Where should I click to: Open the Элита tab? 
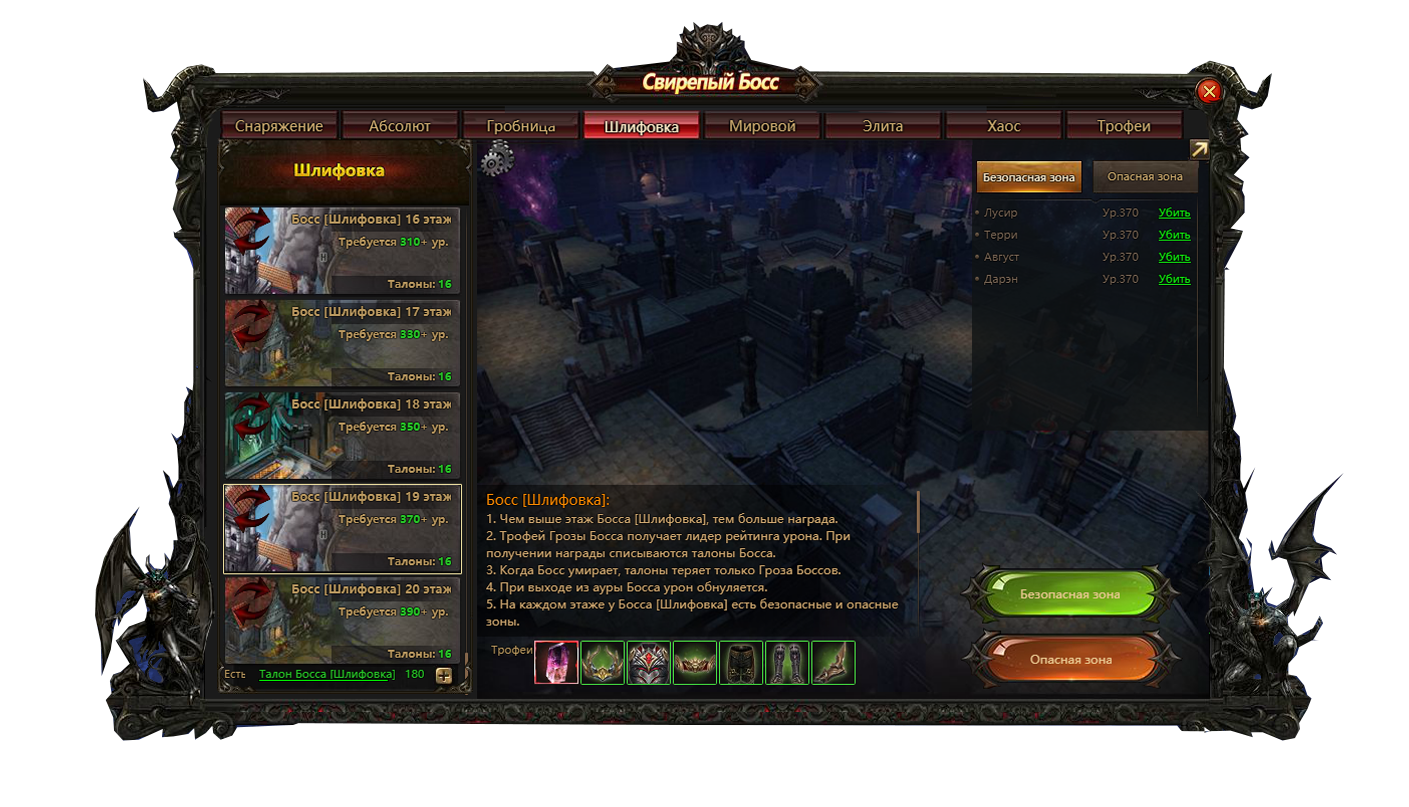click(x=883, y=126)
